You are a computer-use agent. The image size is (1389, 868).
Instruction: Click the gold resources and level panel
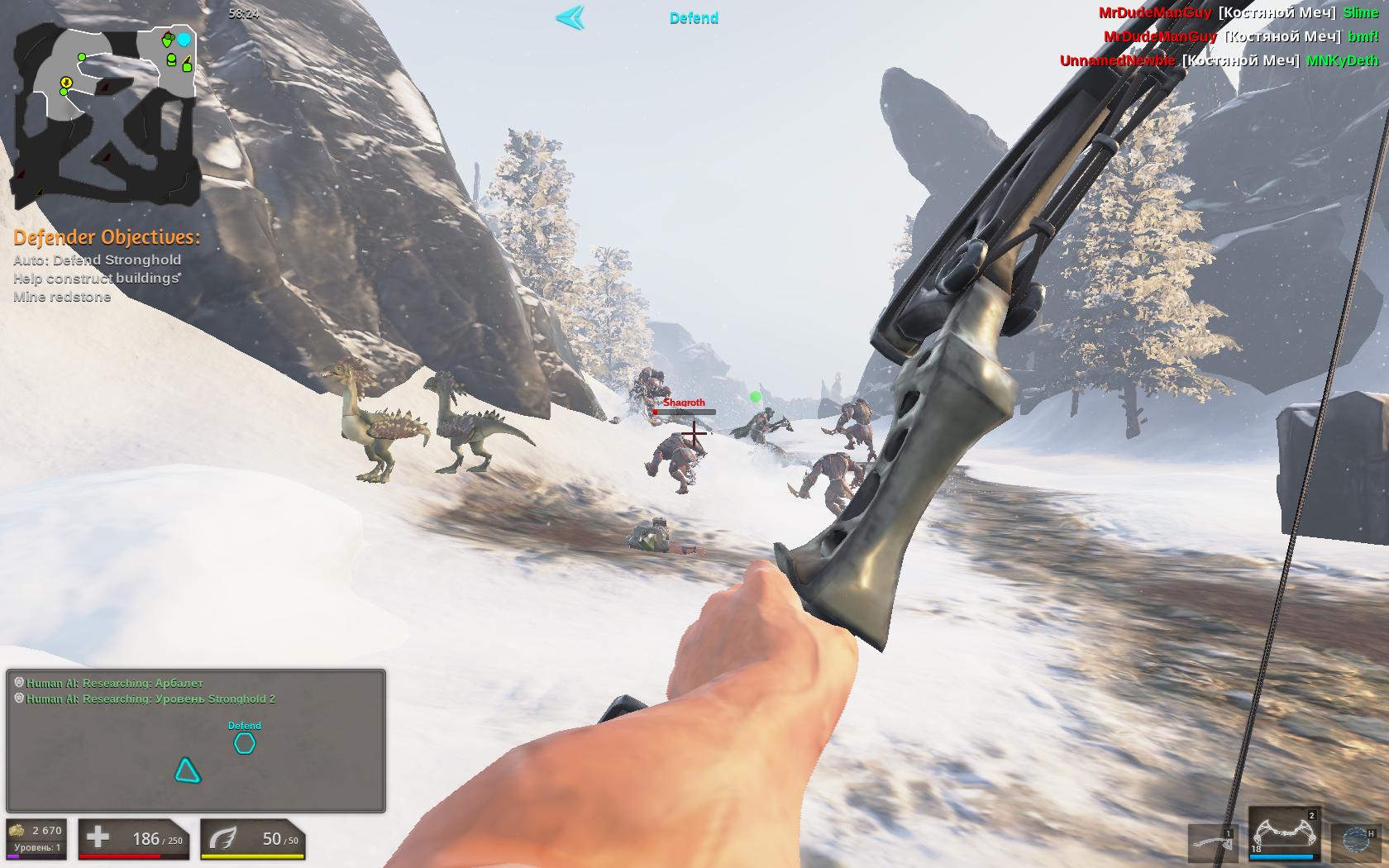click(x=36, y=839)
